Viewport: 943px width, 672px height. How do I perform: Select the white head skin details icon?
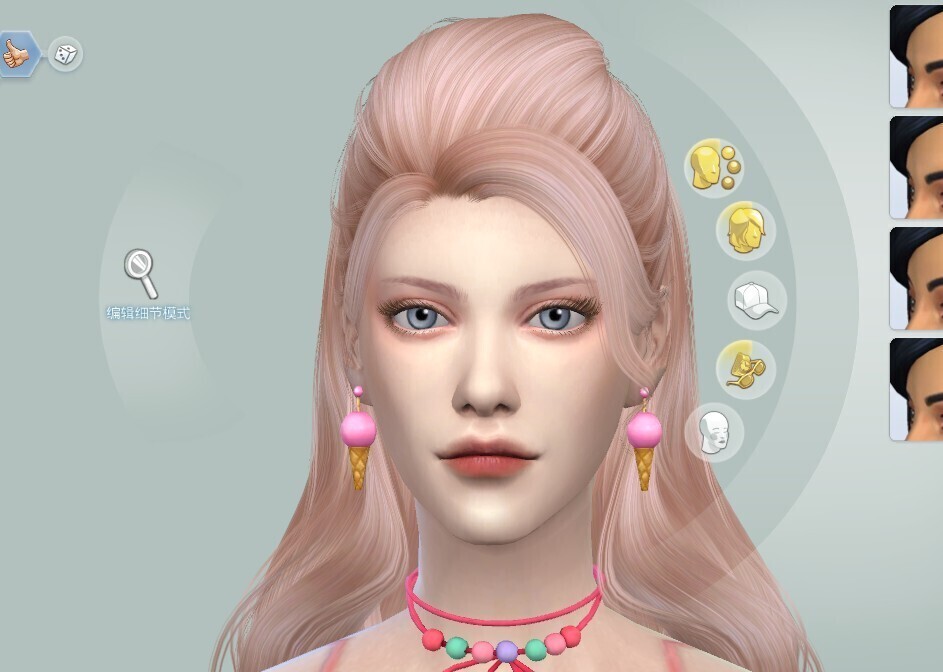[x=714, y=433]
